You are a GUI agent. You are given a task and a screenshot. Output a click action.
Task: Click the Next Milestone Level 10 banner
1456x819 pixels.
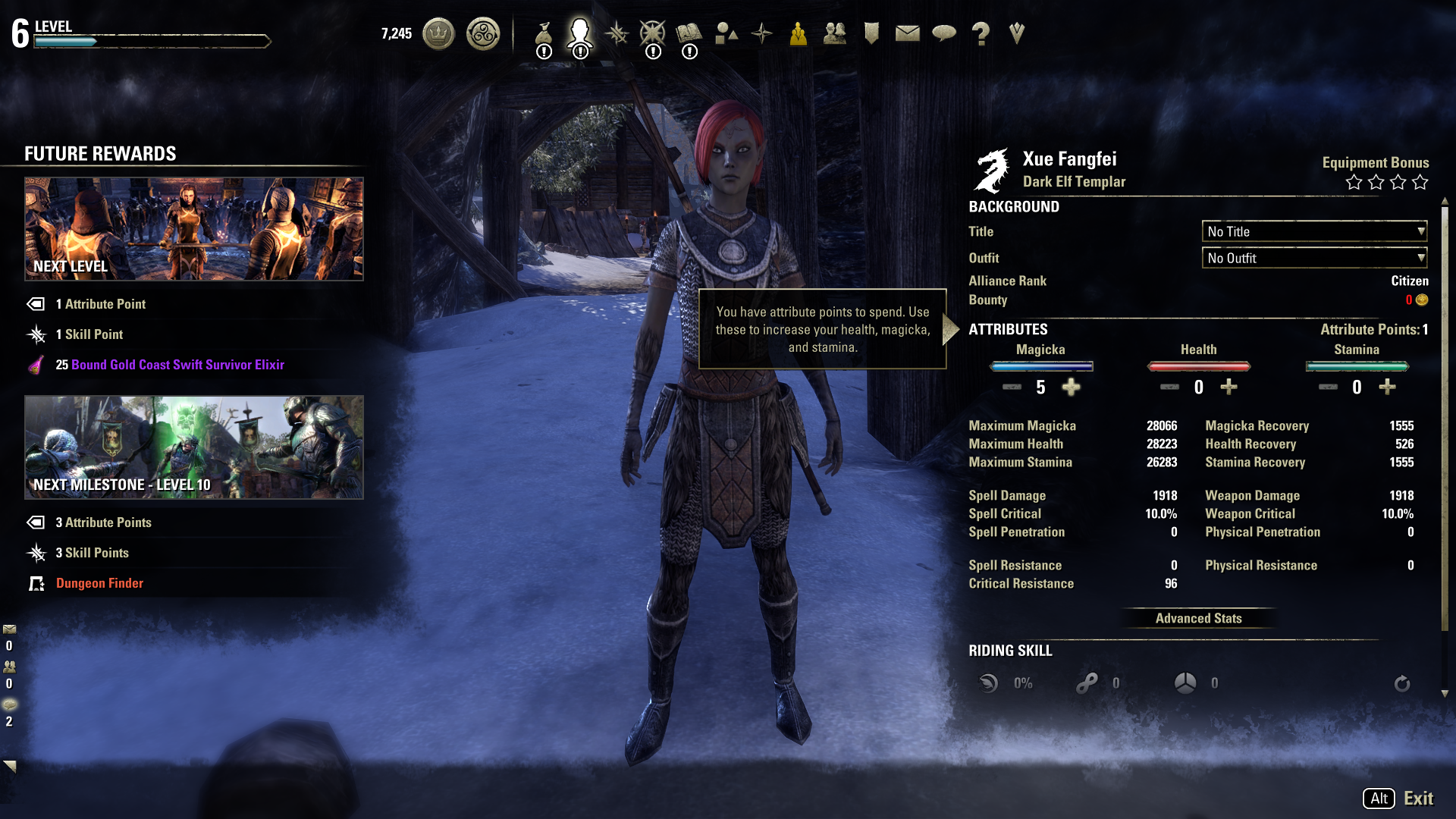(194, 447)
